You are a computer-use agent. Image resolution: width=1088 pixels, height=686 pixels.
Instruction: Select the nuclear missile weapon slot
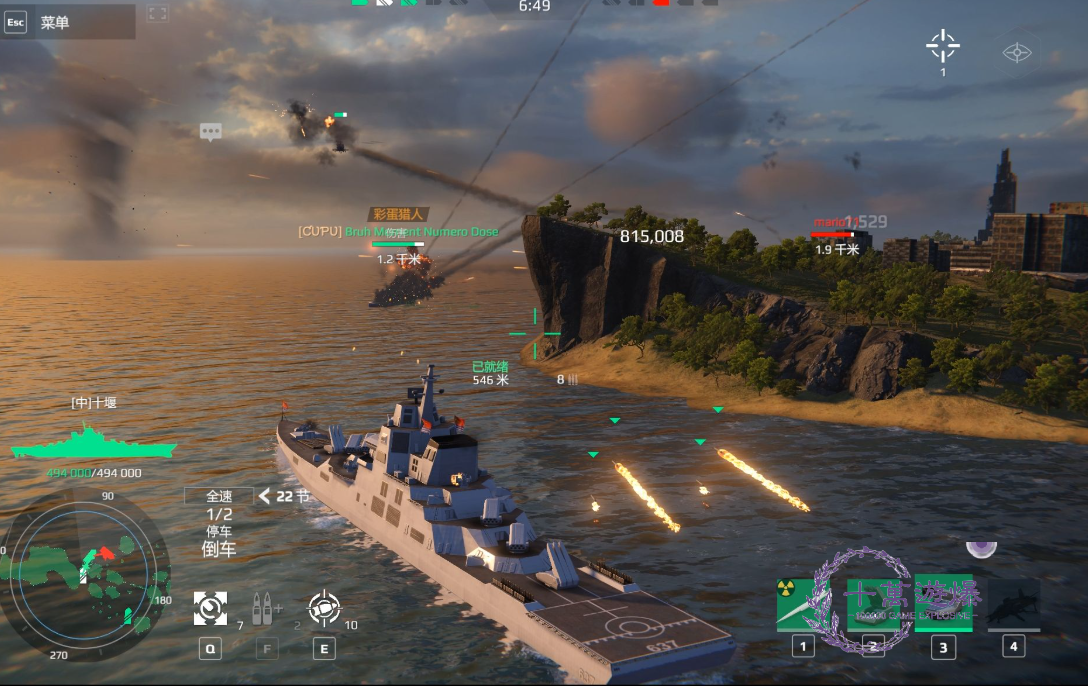coord(804,604)
